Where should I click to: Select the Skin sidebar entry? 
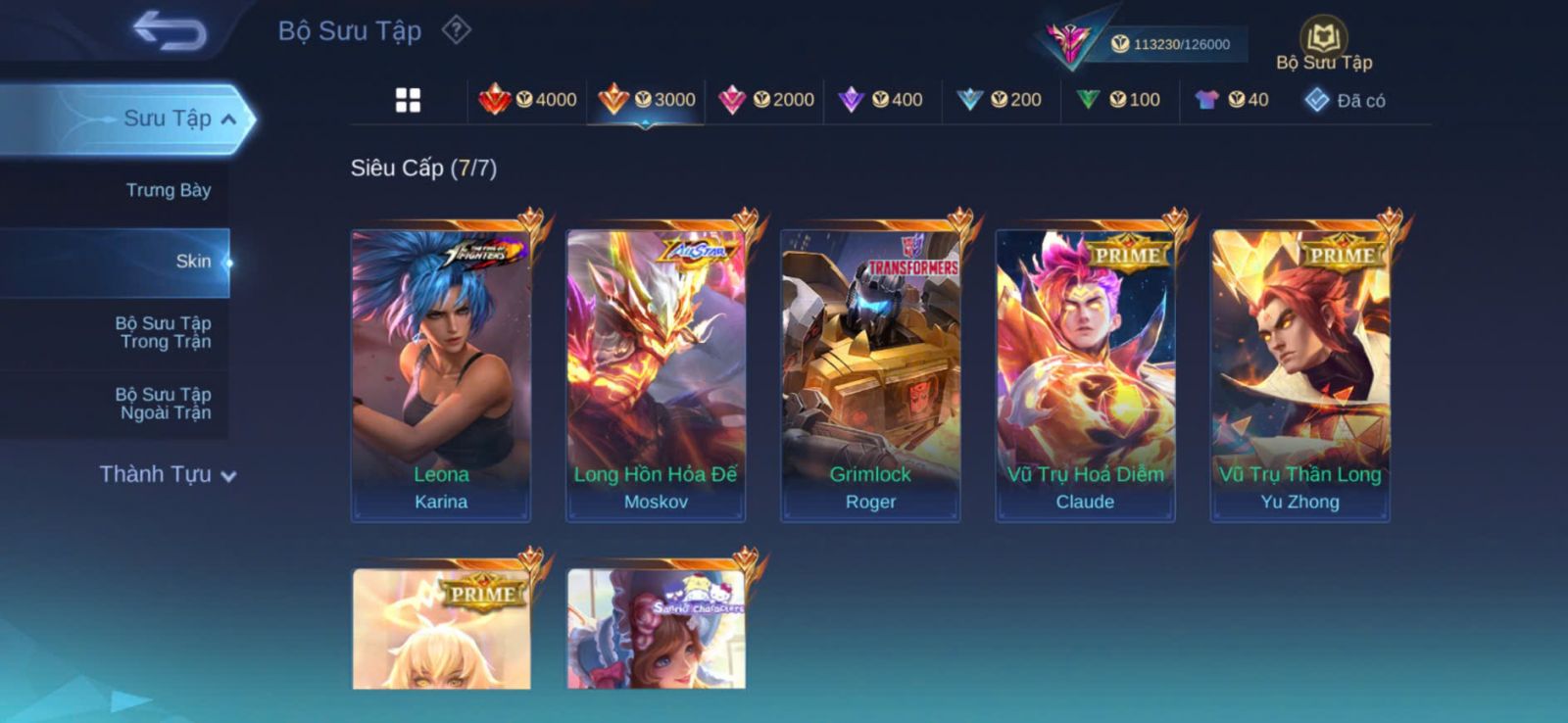[193, 262]
